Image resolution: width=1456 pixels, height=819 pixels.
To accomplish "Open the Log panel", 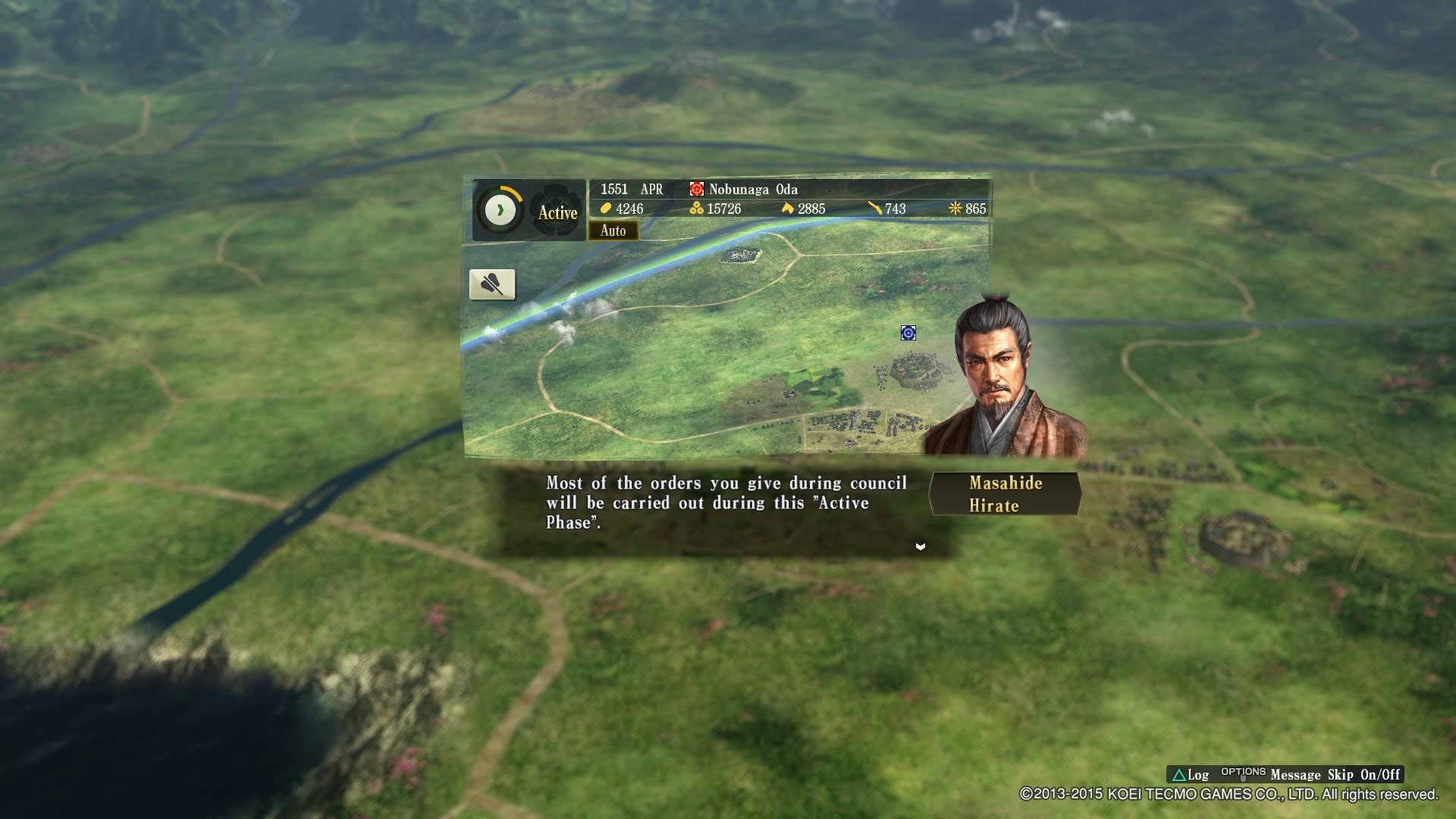I will [x=1197, y=775].
